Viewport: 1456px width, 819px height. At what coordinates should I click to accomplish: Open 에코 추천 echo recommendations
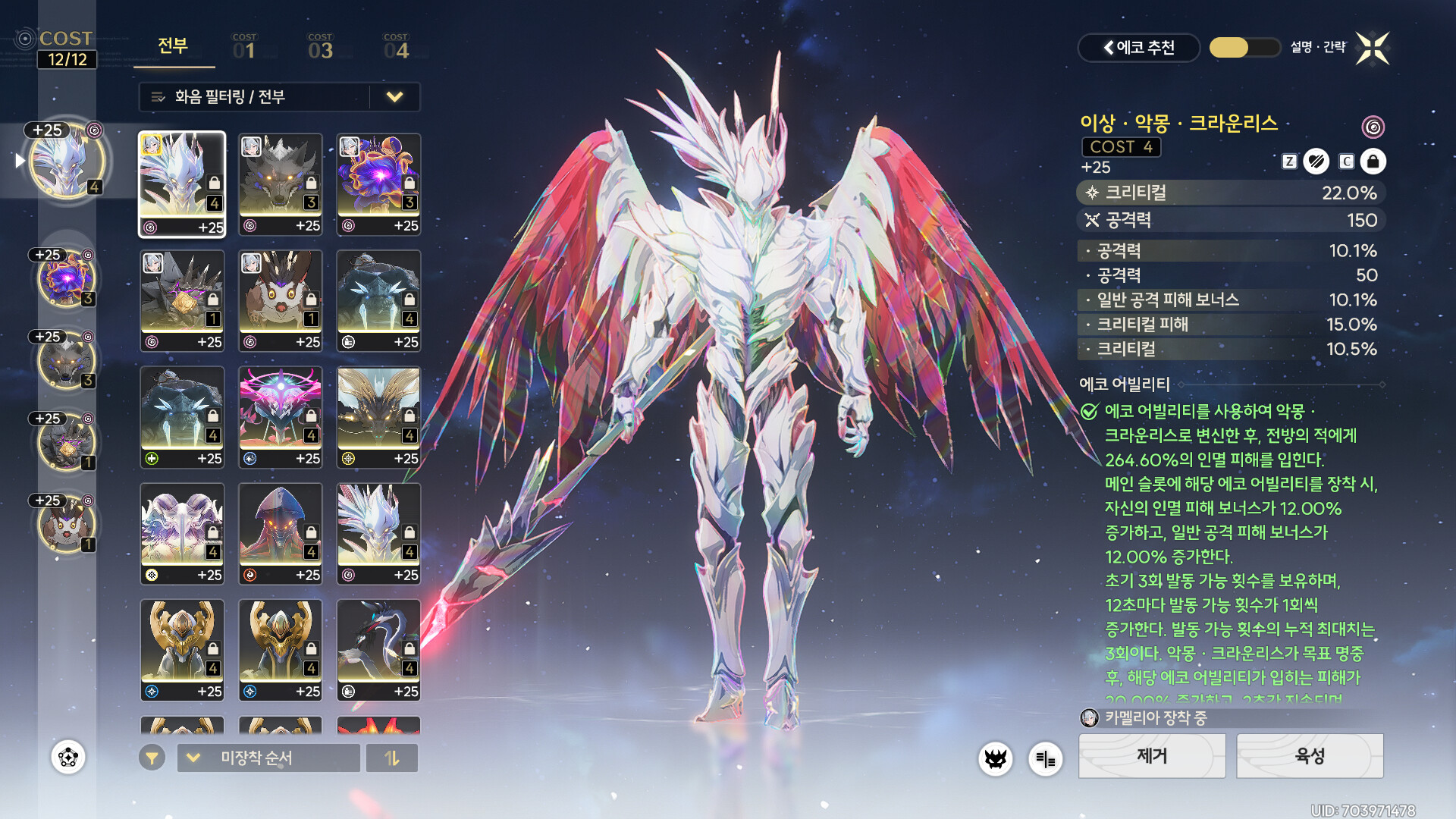coord(1138,48)
